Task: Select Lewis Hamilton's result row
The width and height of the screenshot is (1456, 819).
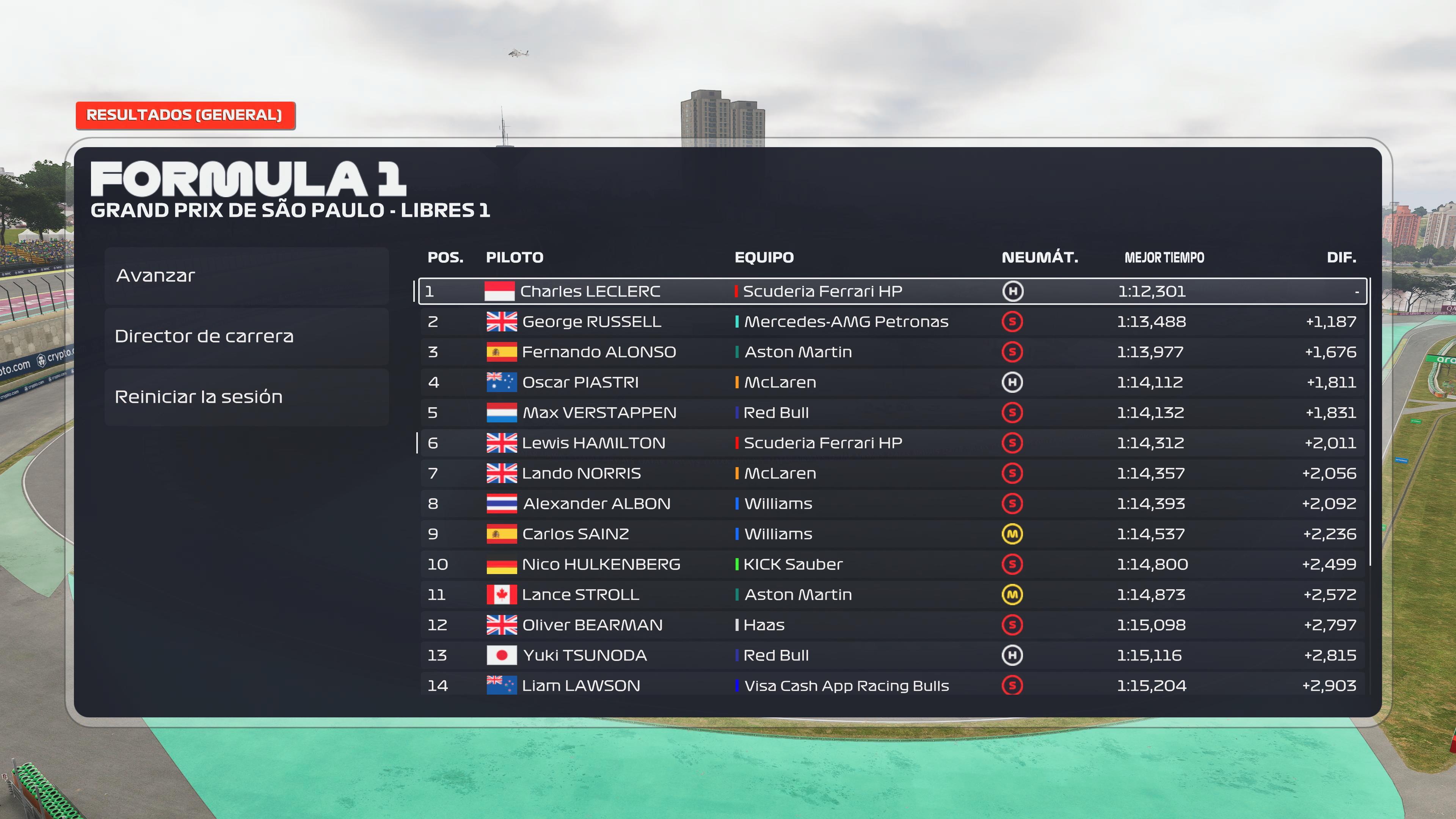Action: (x=892, y=443)
